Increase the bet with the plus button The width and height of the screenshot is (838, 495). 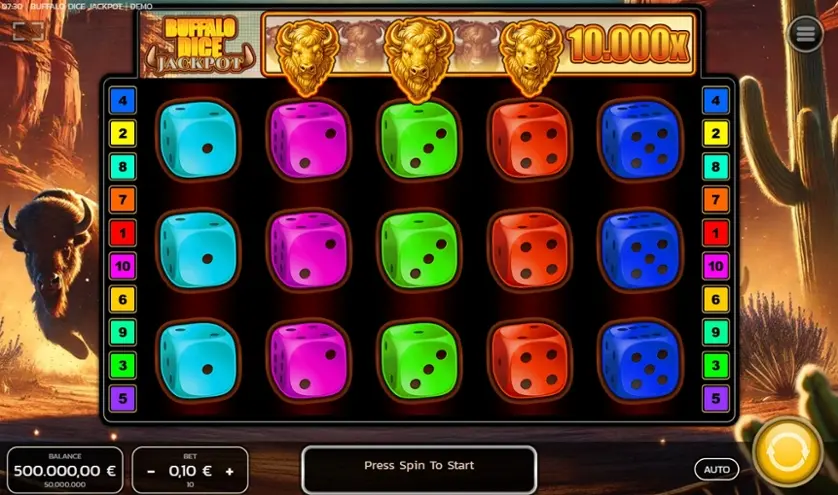pos(229,471)
